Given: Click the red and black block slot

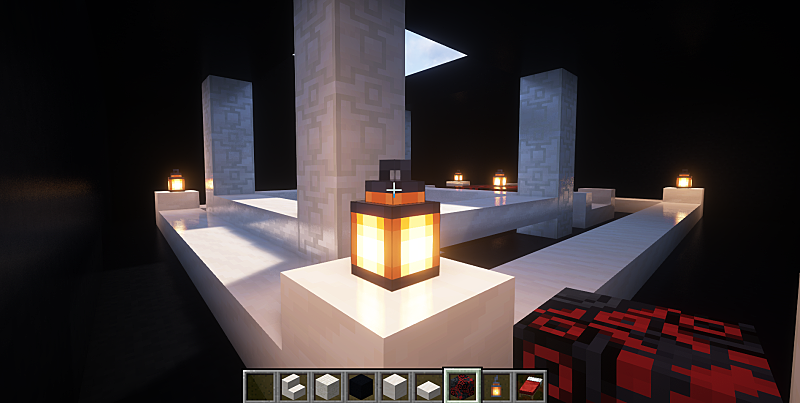Looking at the screenshot, I should 462,386.
